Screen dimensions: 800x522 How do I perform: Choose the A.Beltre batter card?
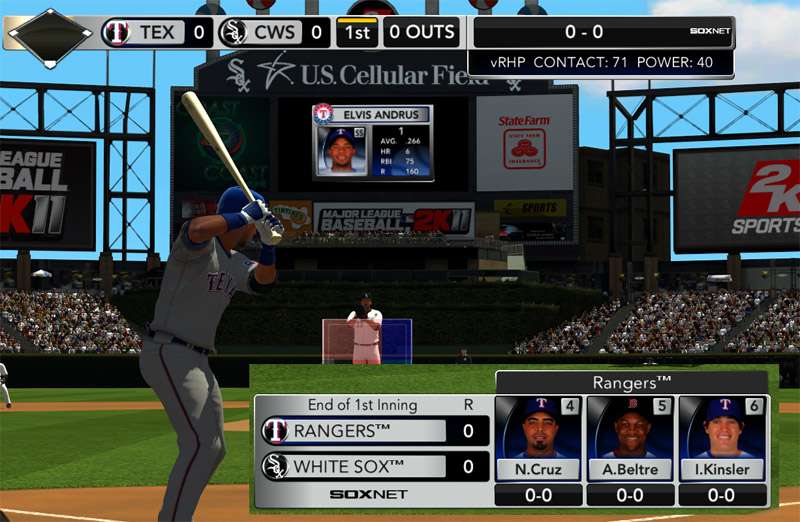630,439
